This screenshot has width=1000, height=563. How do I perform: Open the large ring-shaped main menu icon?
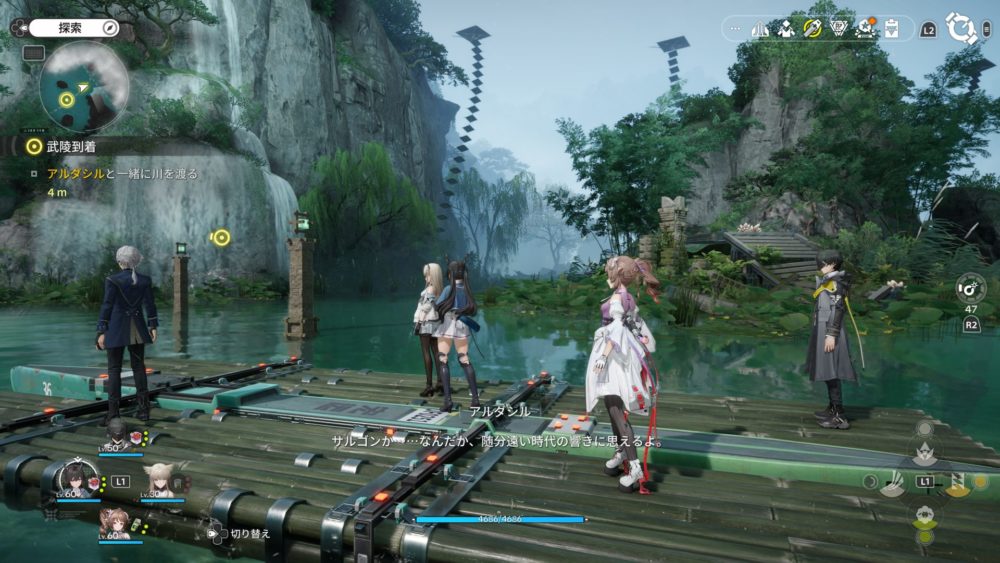[962, 28]
